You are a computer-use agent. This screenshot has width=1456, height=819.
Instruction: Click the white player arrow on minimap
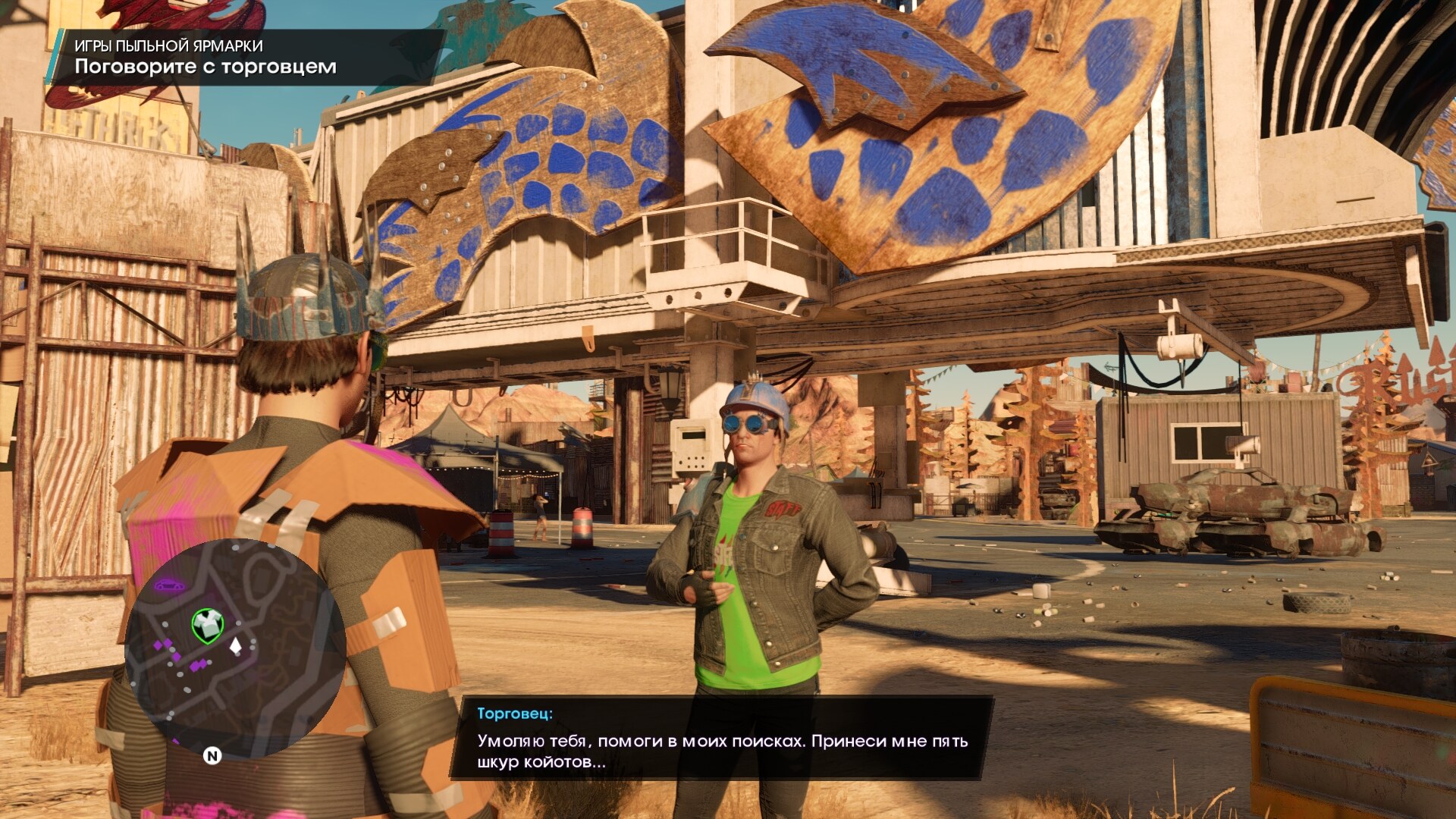pyautogui.click(x=236, y=645)
